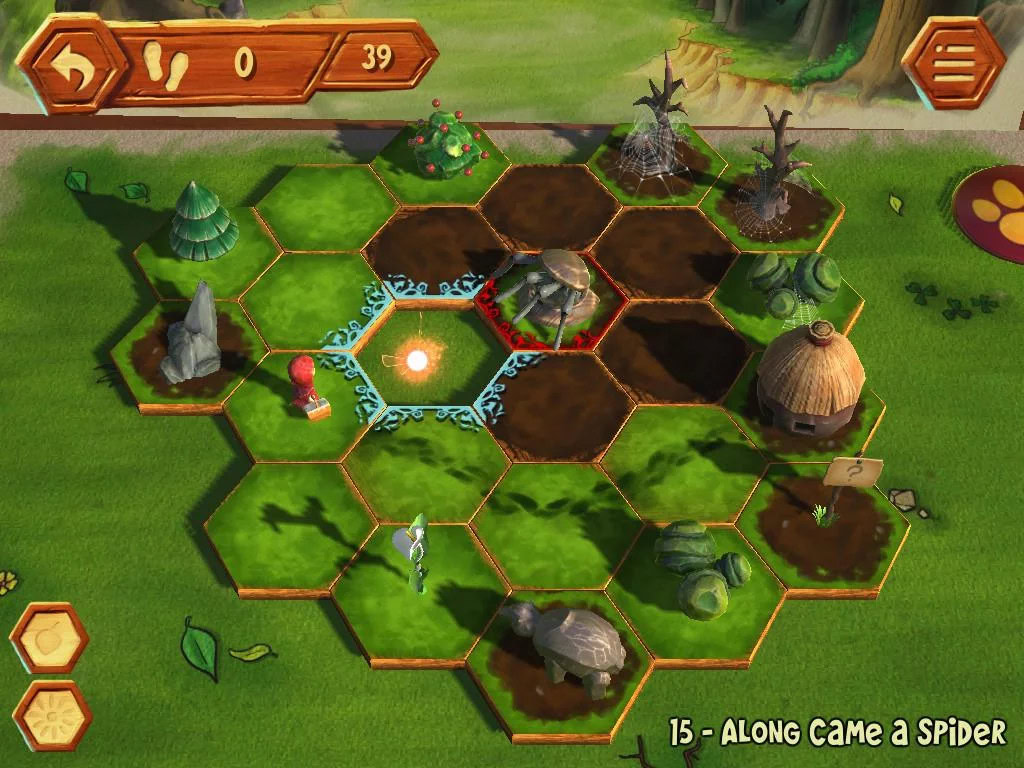Tap the acorn hexagon button

click(49, 638)
